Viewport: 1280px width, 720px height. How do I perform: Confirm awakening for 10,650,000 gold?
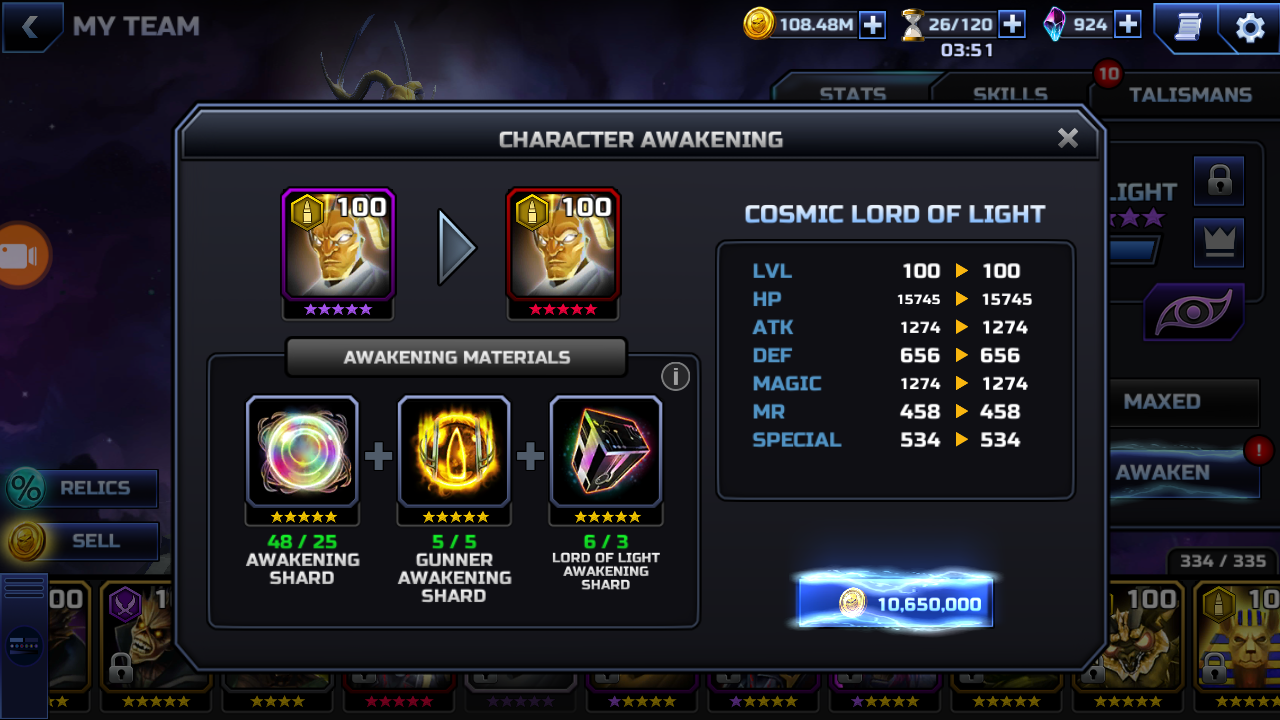pos(895,602)
